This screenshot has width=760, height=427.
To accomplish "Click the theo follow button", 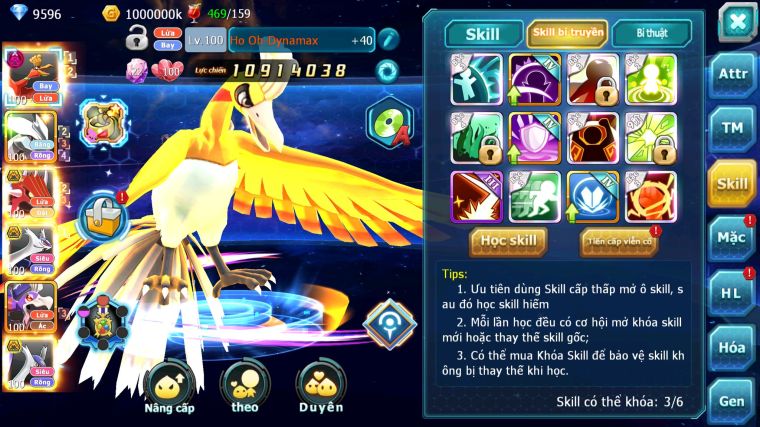I will 245,387.
